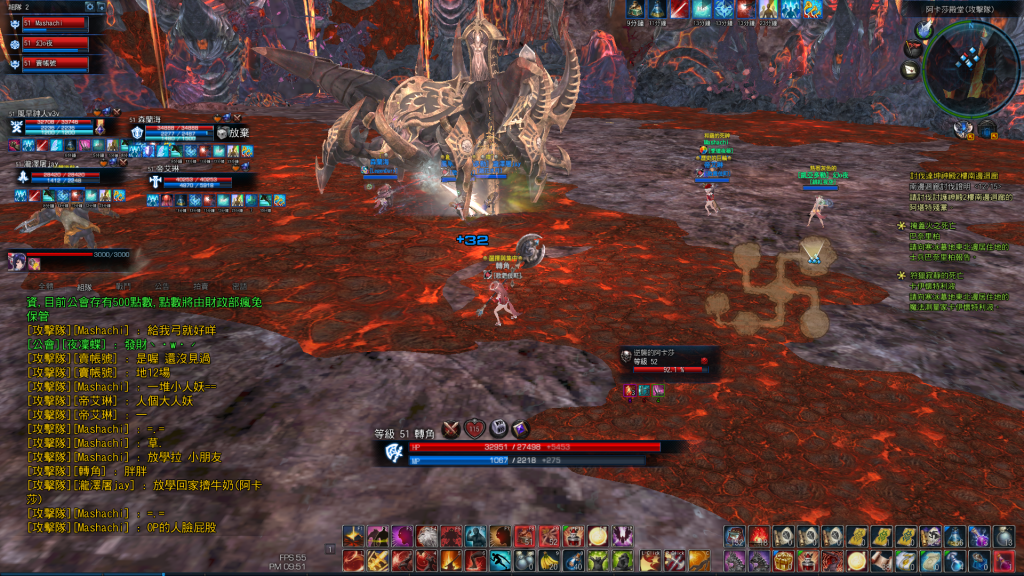The height and width of the screenshot is (576, 1024).
Task: Click the 逆鱗的阿卡莎 boss target frame
Action: [x=665, y=362]
